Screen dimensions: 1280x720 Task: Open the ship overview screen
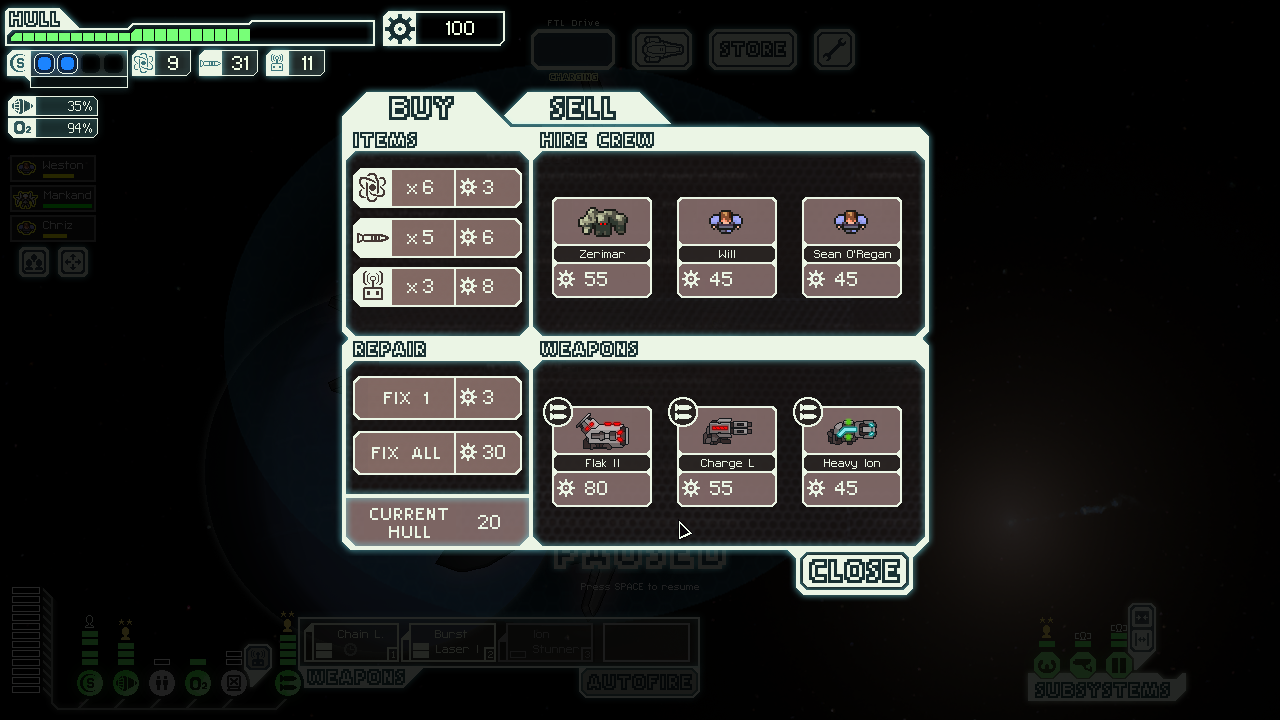click(661, 49)
